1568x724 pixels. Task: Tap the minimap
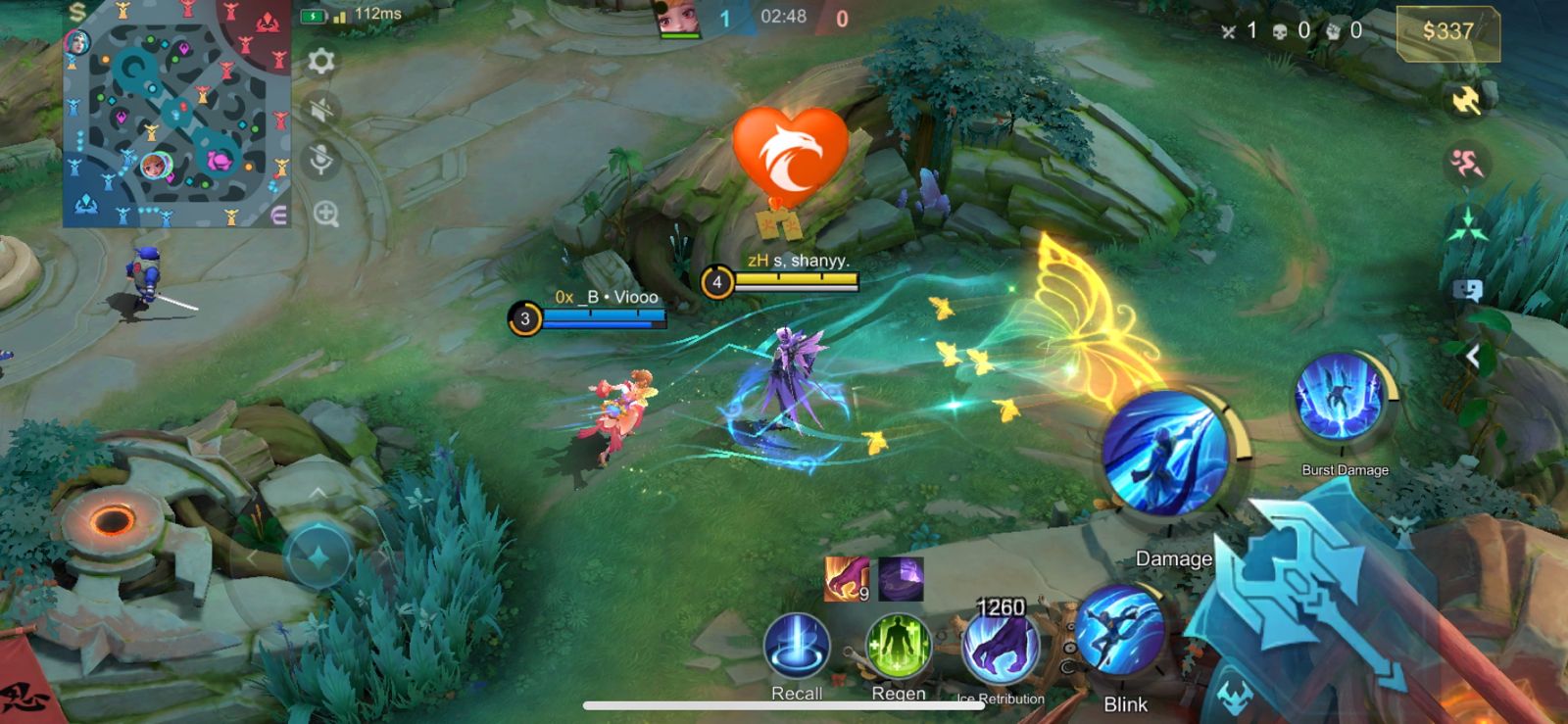(x=176, y=115)
